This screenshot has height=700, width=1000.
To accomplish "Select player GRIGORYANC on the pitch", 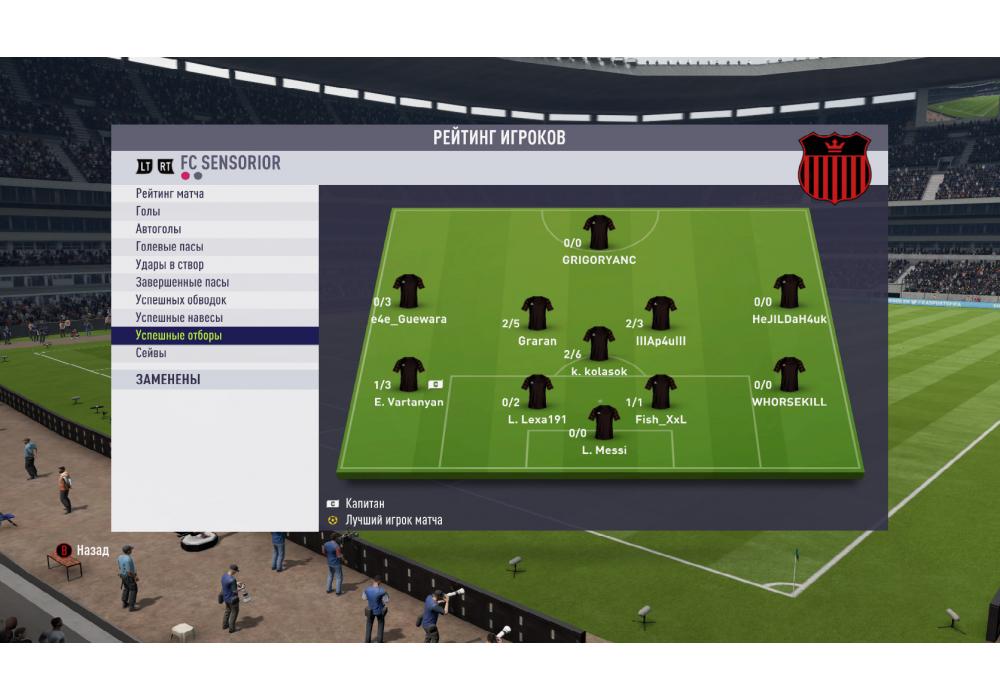I will (x=599, y=232).
